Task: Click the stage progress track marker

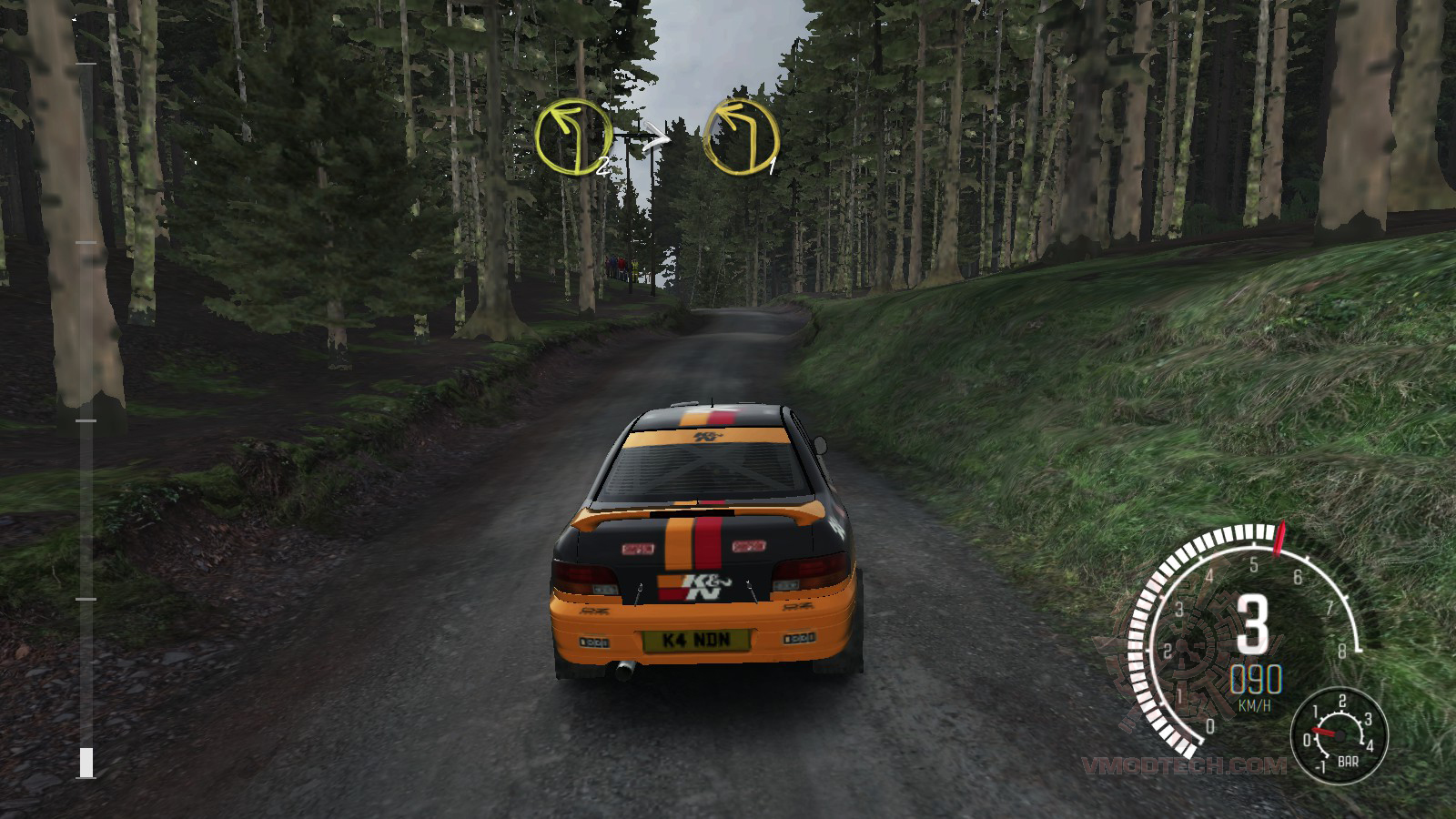Action: tap(86, 762)
